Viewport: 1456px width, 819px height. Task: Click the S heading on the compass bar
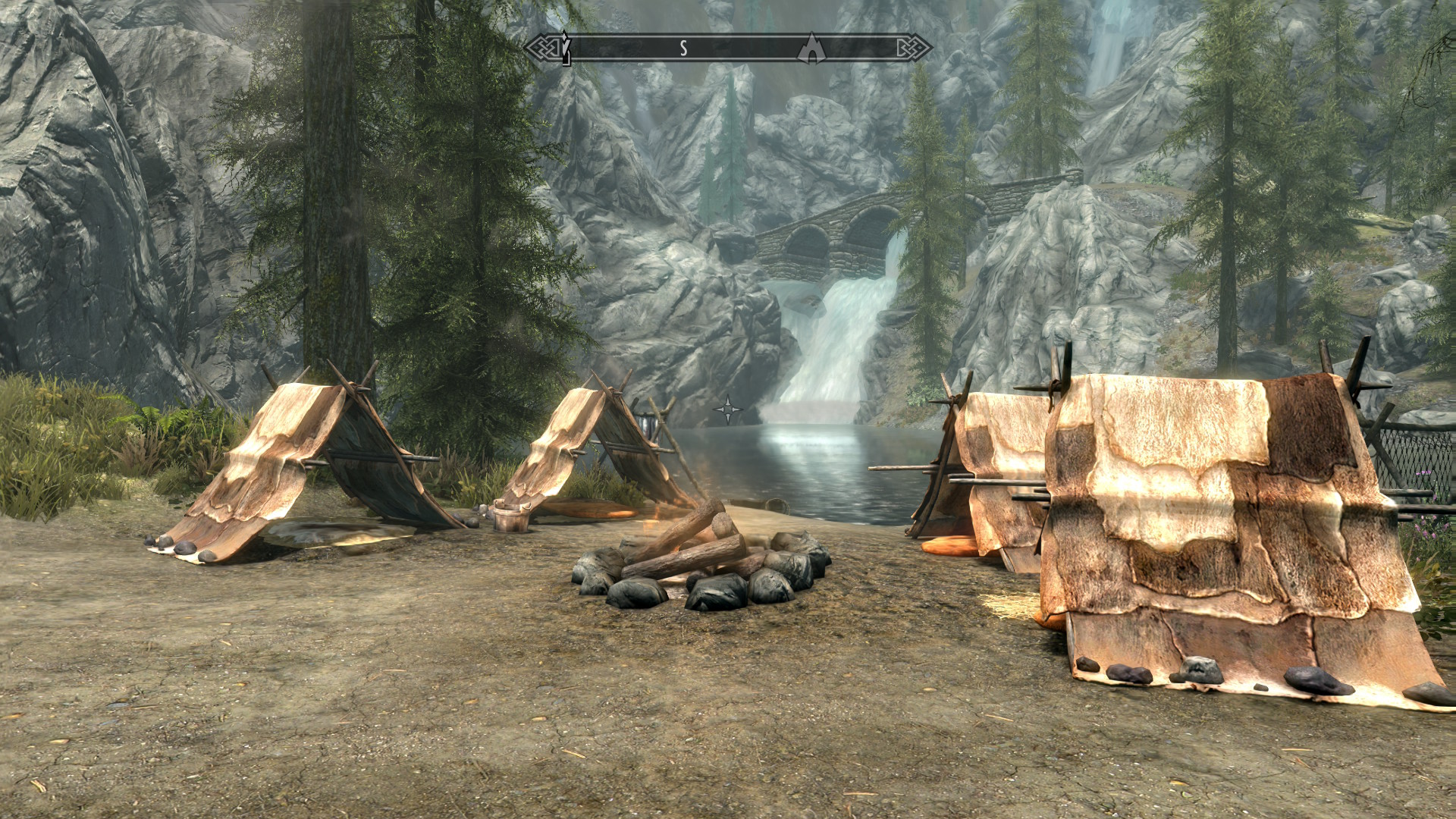[682, 49]
